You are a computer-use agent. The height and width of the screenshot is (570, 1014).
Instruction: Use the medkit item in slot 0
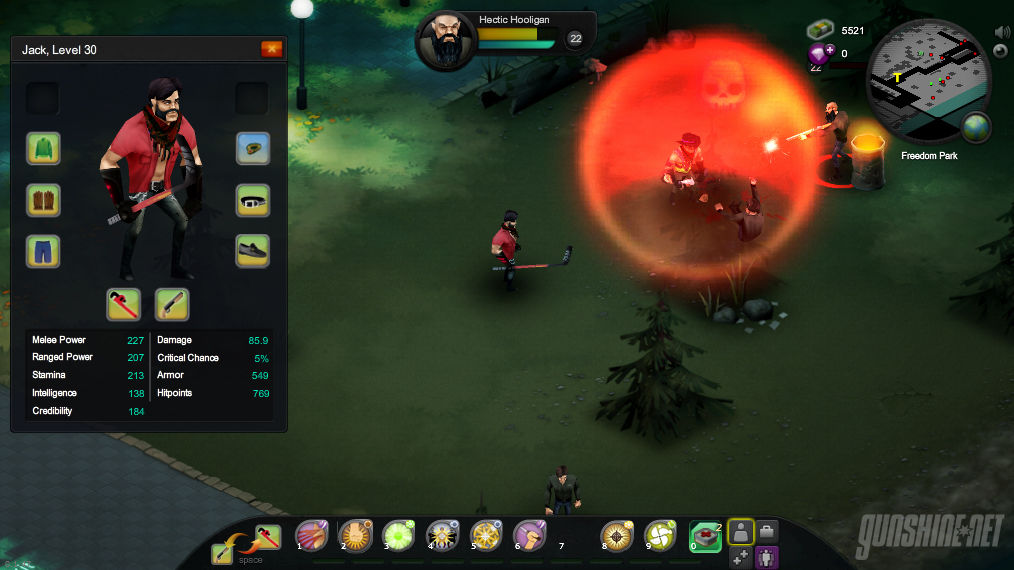(x=705, y=536)
